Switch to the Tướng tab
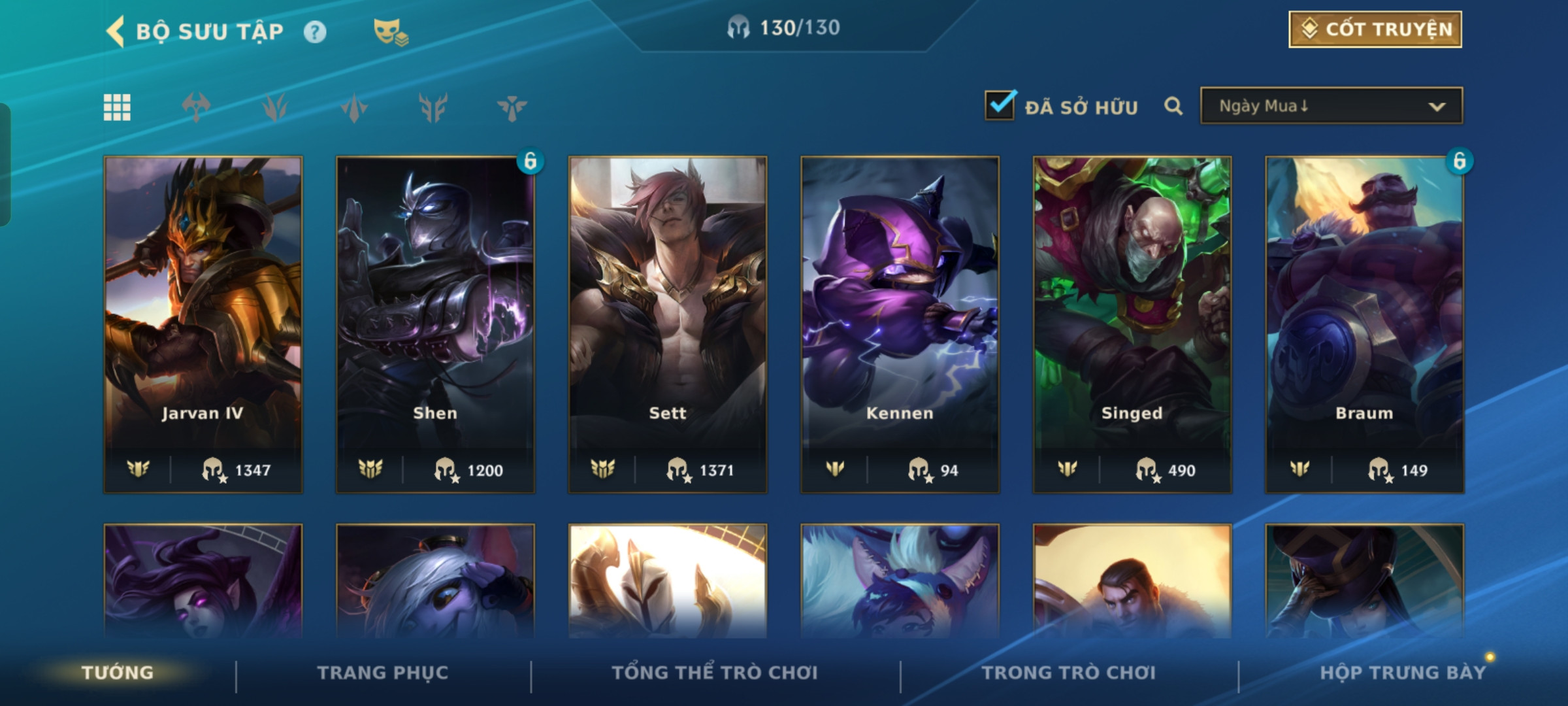Image resolution: width=1568 pixels, height=706 pixels. [x=118, y=673]
